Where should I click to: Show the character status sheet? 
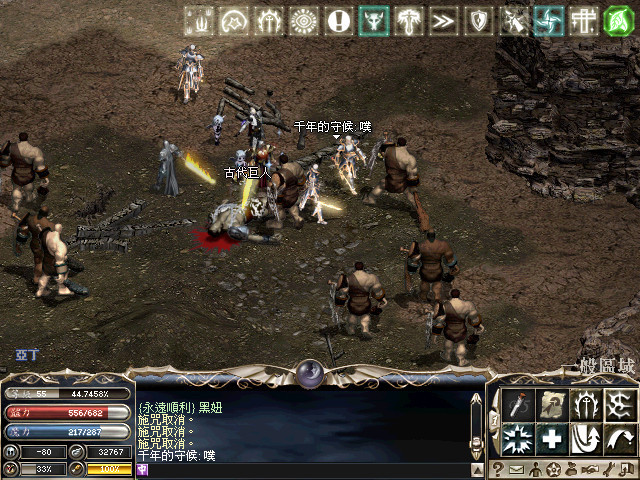click(534, 470)
